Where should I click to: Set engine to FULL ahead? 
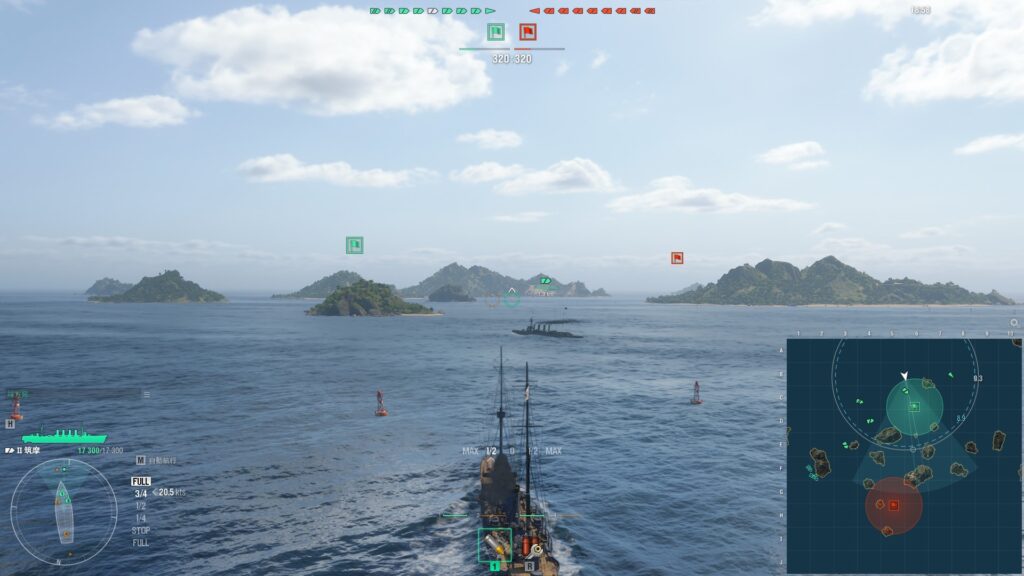click(x=141, y=481)
